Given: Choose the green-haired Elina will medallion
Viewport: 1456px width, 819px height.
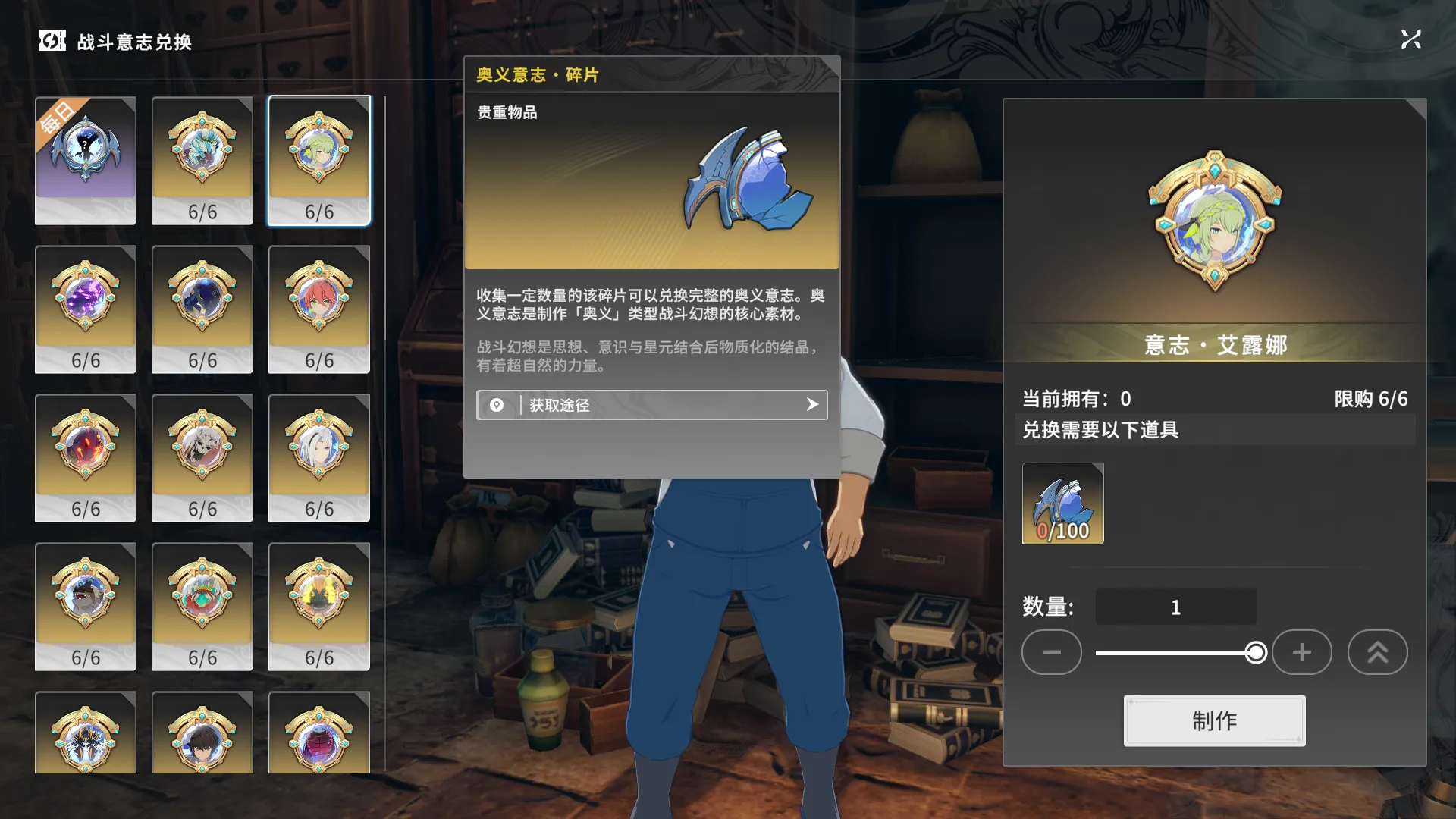Looking at the screenshot, I should tap(319, 160).
